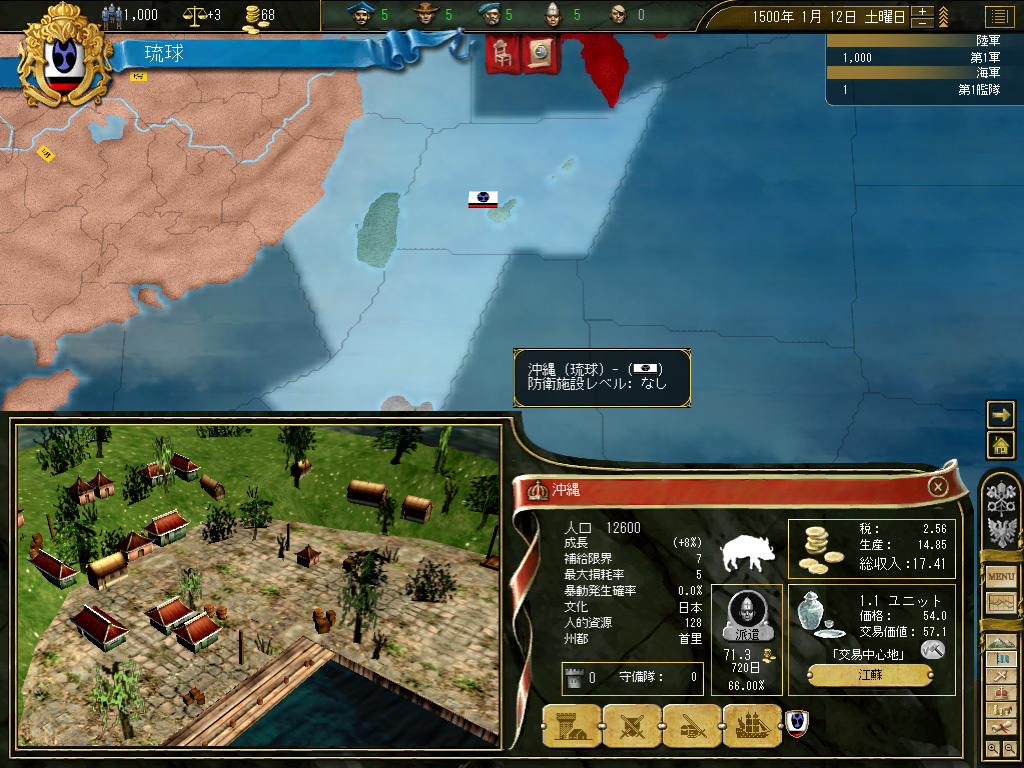Viewport: 1024px width, 768px height.
Task: Zoom out the map with magnifier minus
Action: tap(1010, 748)
